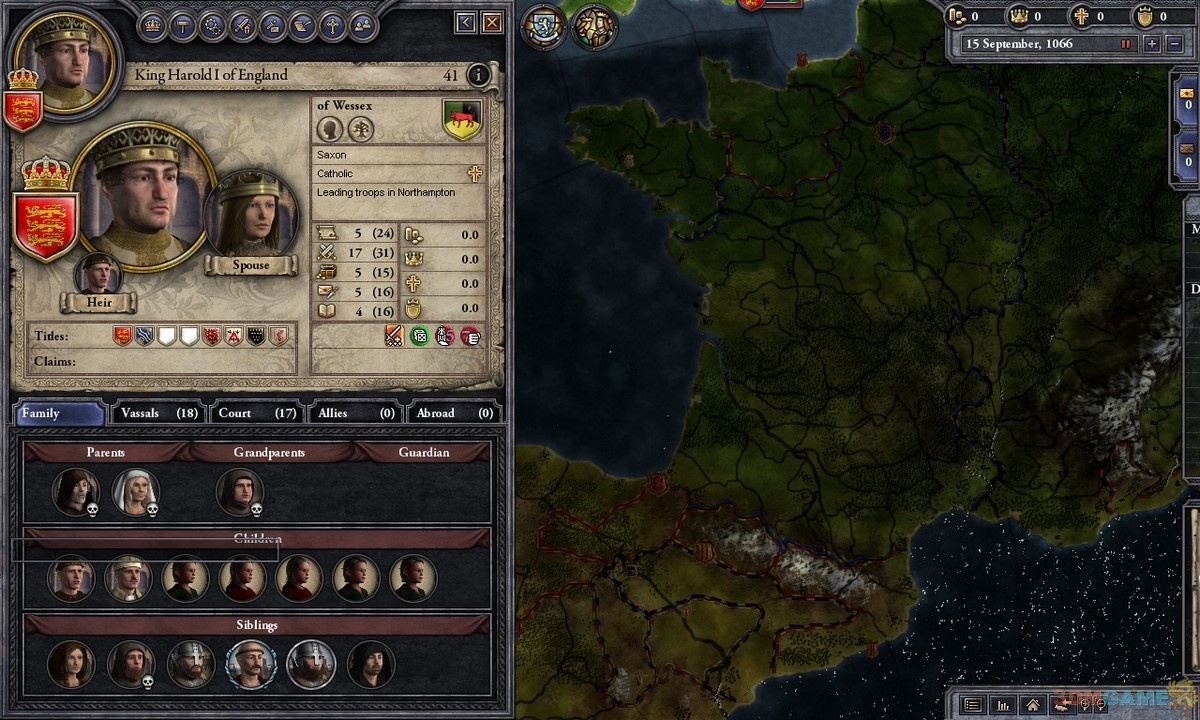The width and height of the screenshot is (1200, 720).
Task: Select the Family tab
Action: (60, 413)
